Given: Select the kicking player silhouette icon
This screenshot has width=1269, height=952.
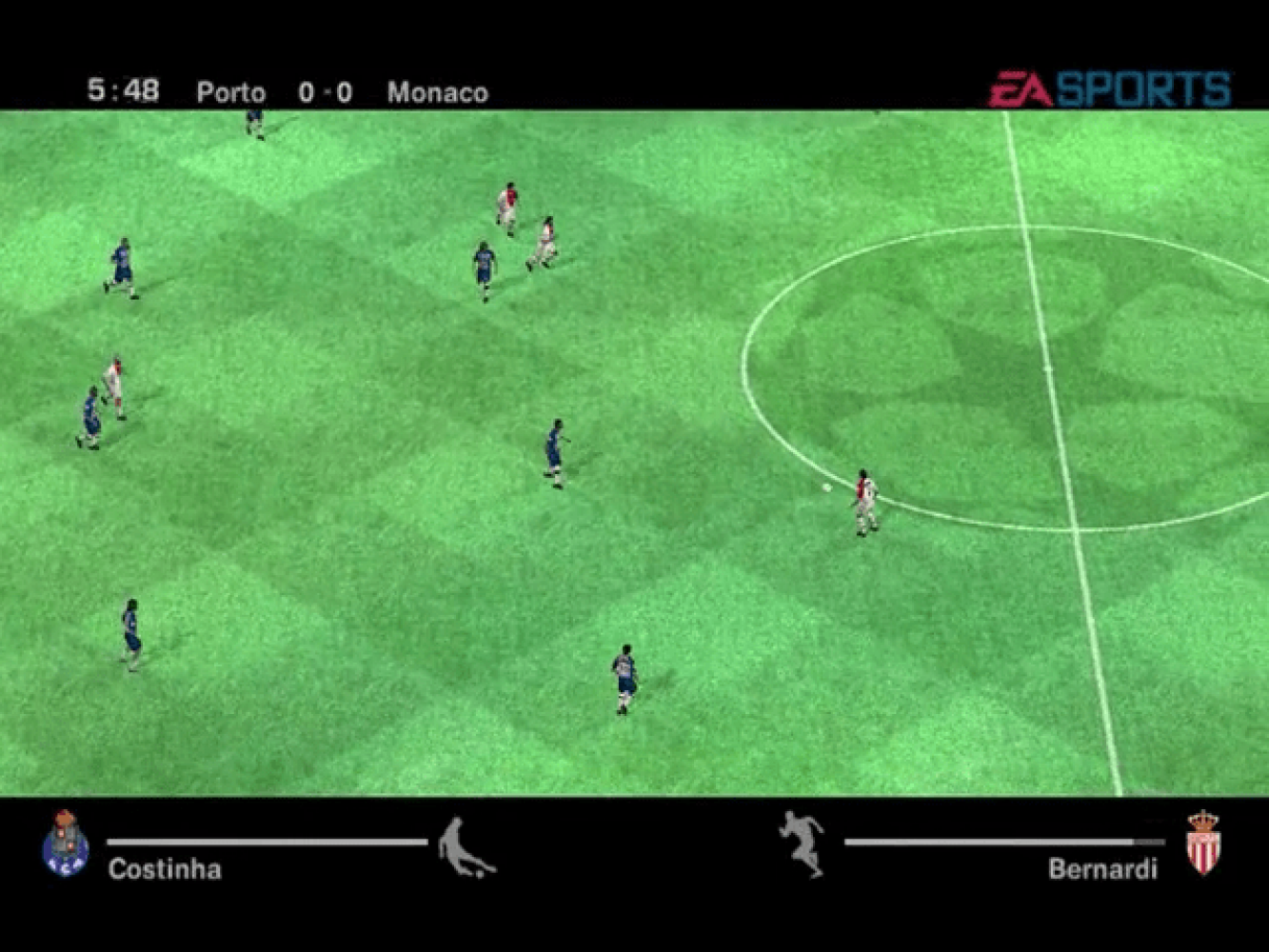Looking at the screenshot, I should point(466,846).
